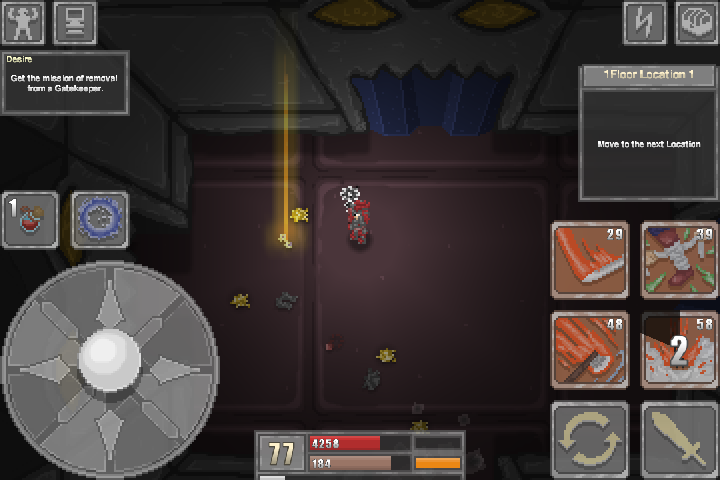Activate the blue ring portal item
720x480 pixels.
pyautogui.click(x=99, y=219)
